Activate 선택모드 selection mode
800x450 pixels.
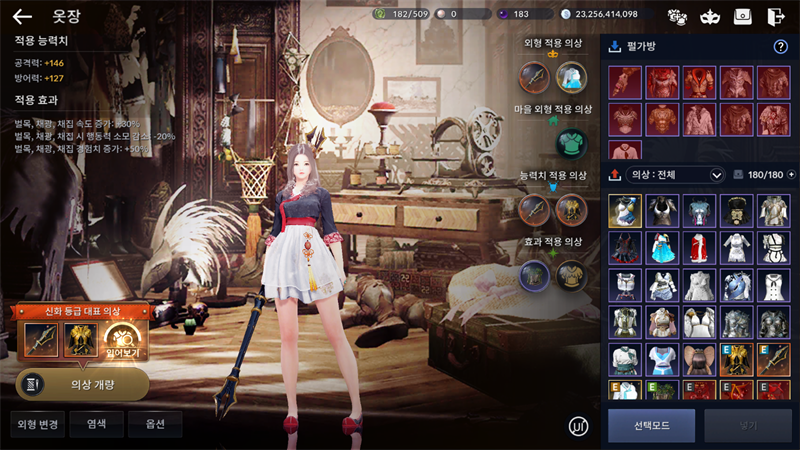click(x=651, y=426)
